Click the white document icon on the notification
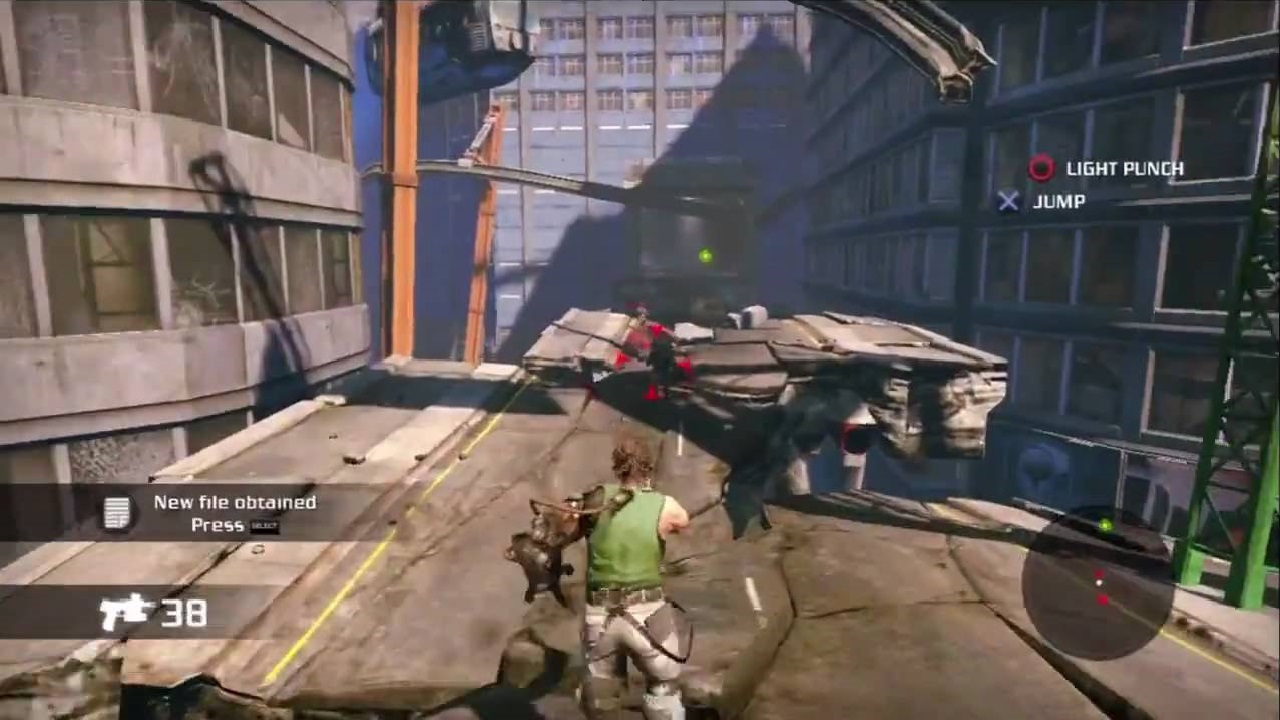The height and width of the screenshot is (720, 1280). tap(117, 512)
